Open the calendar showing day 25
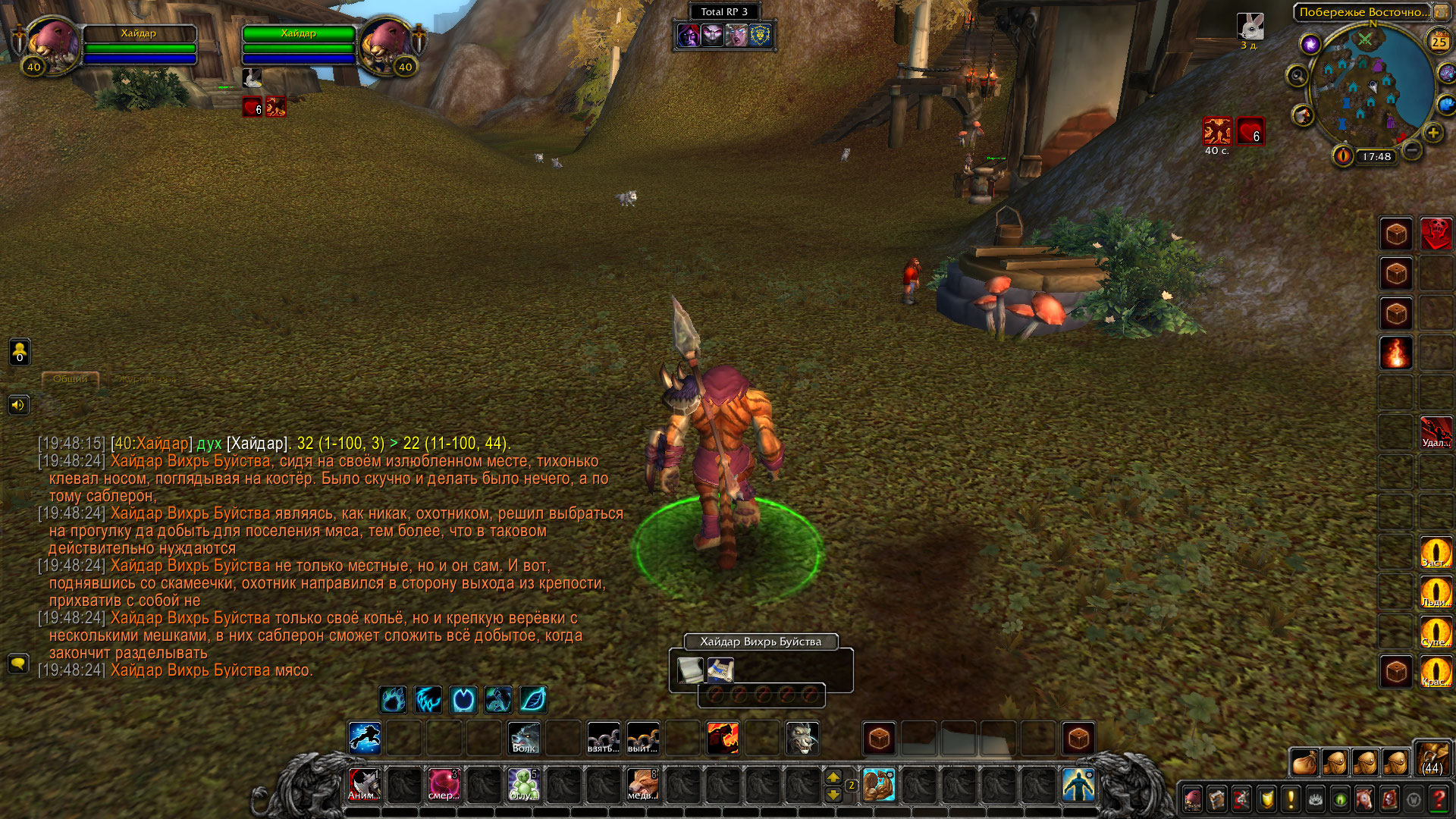The height and width of the screenshot is (819, 1456). [x=1439, y=42]
